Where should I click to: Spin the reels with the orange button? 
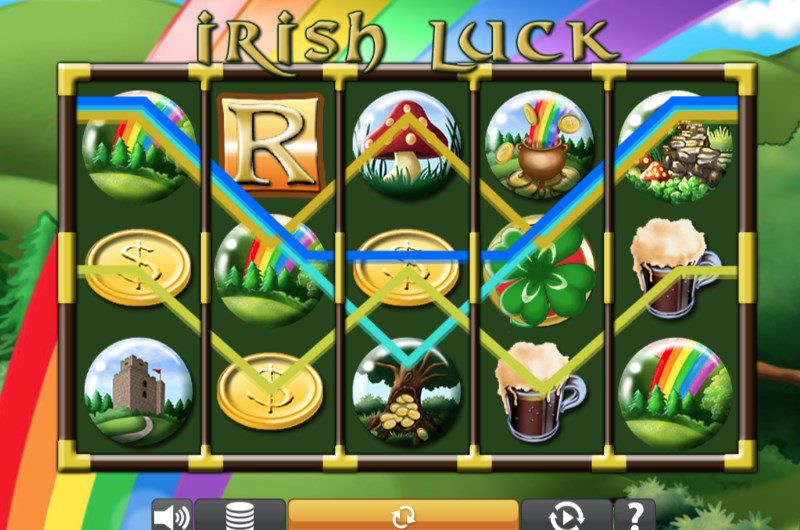403,516
